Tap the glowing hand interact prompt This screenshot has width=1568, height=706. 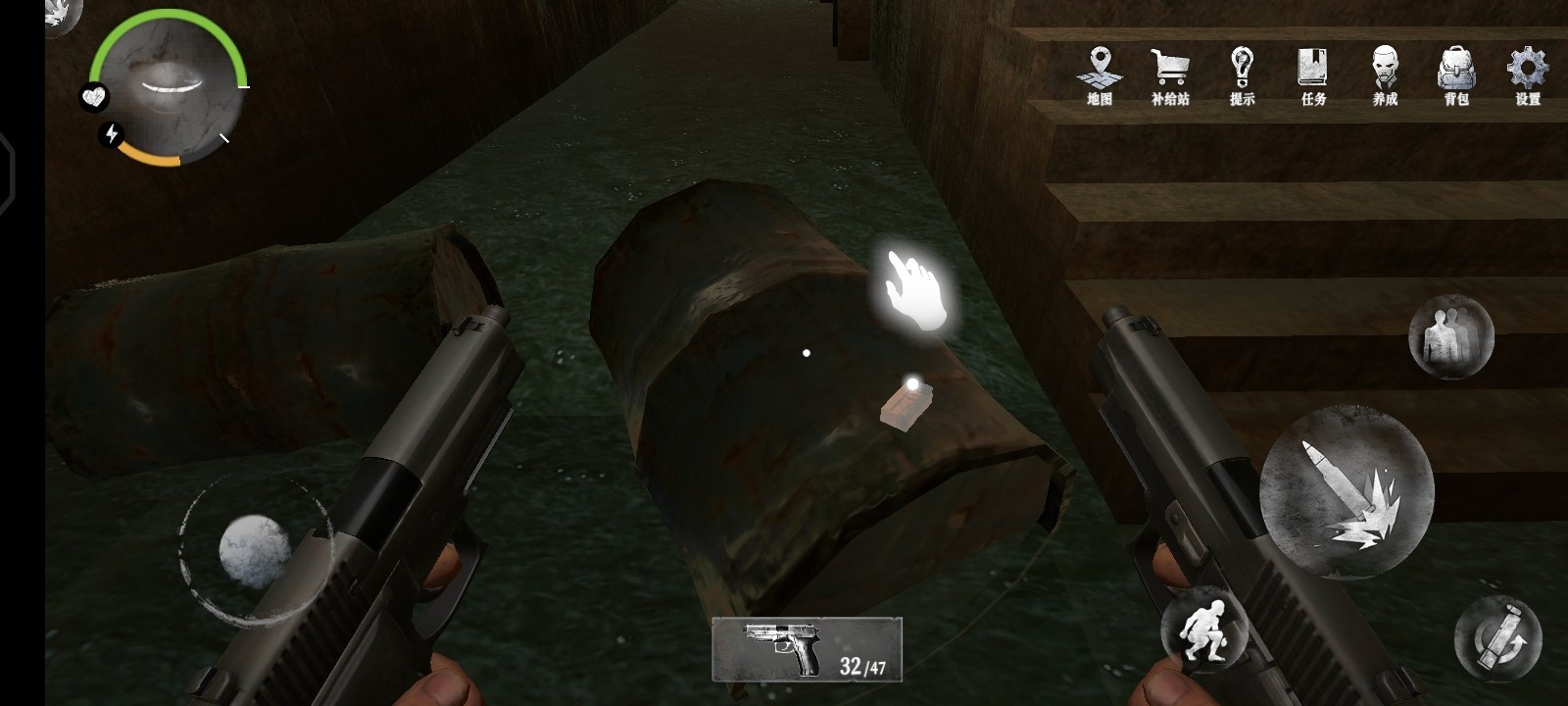pyautogui.click(x=916, y=289)
